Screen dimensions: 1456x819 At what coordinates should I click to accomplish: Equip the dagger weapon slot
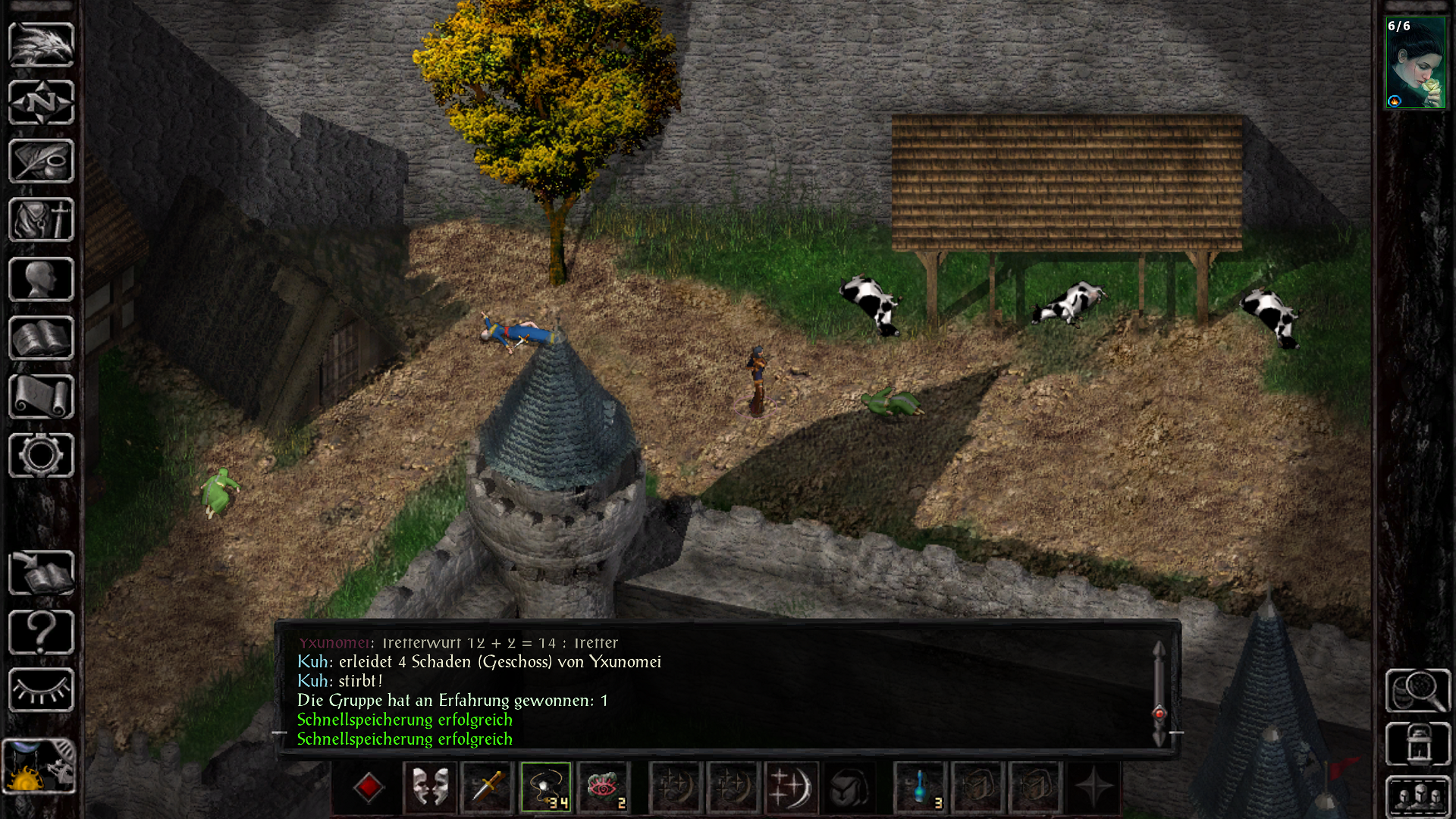488,787
